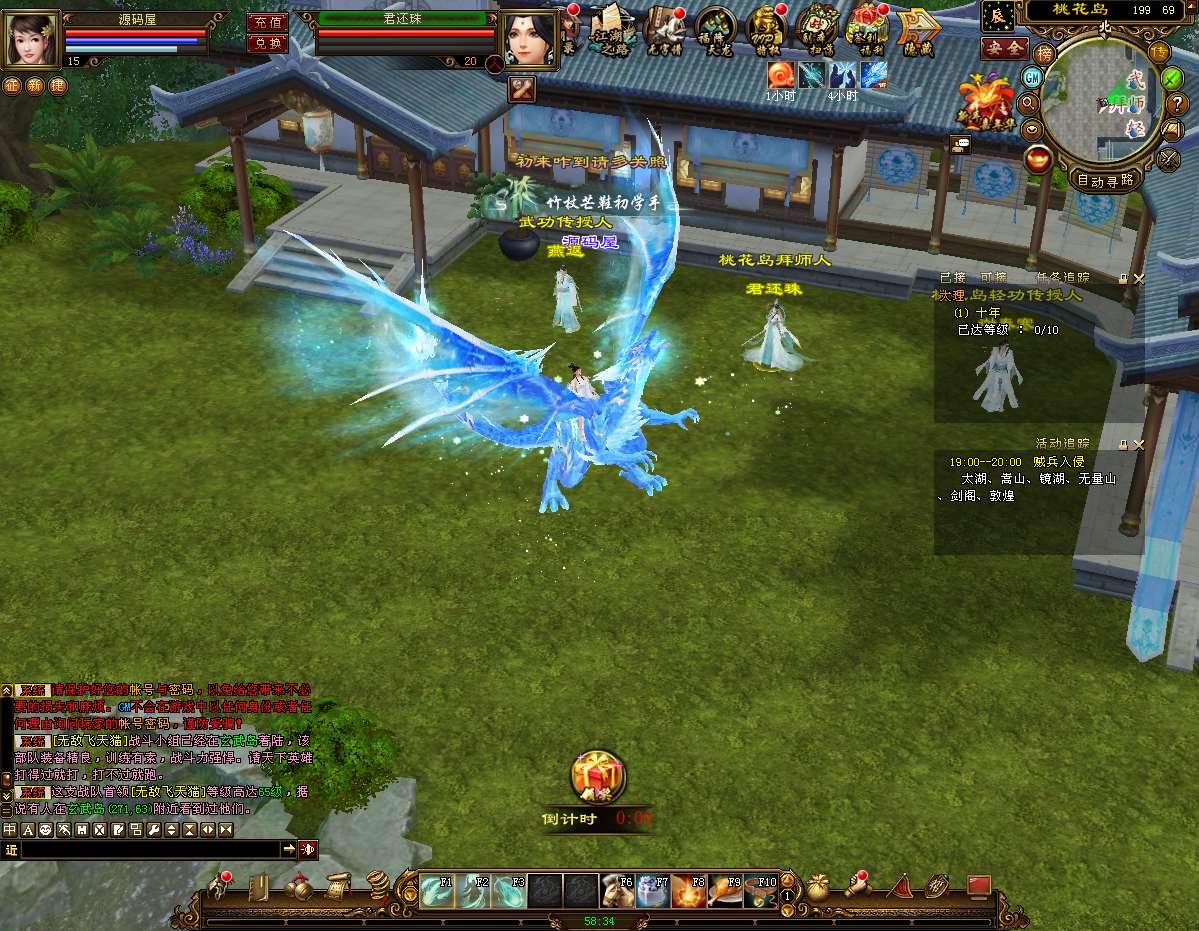Open the VIP特权 gold lion icon
Screen dimensions: 1199x931
coord(766,29)
